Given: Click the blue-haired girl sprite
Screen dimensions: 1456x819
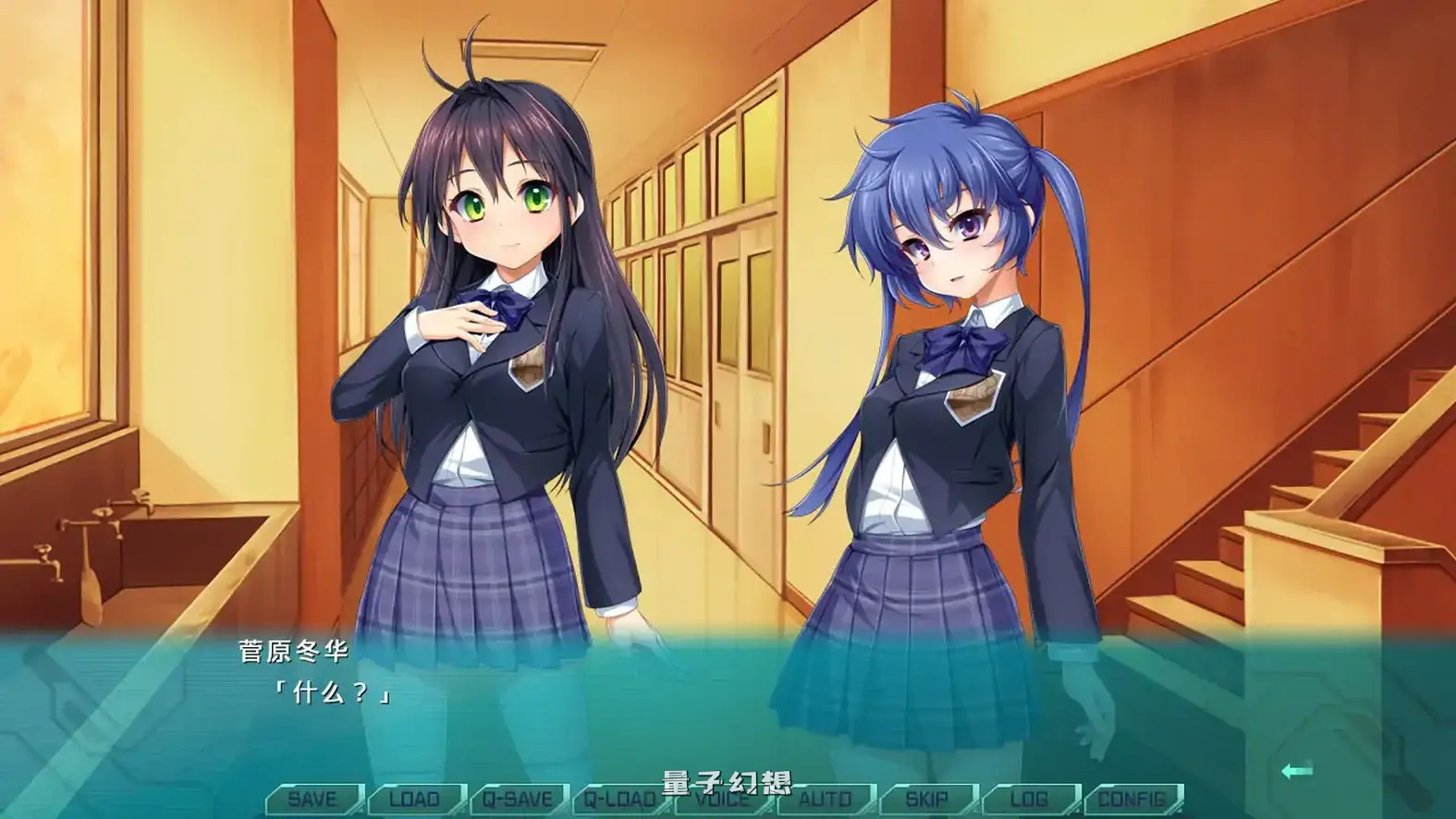Looking at the screenshot, I should coord(943,370).
